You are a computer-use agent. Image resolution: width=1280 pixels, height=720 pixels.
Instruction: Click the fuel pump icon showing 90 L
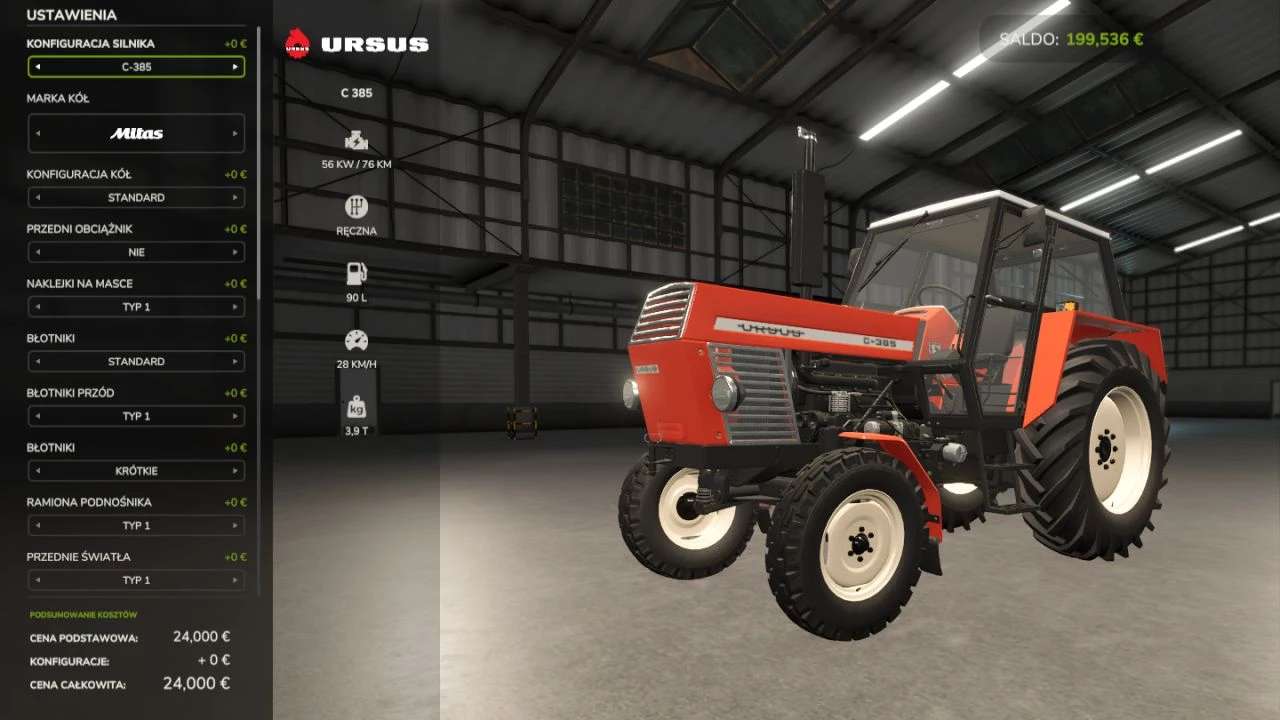pyautogui.click(x=357, y=272)
